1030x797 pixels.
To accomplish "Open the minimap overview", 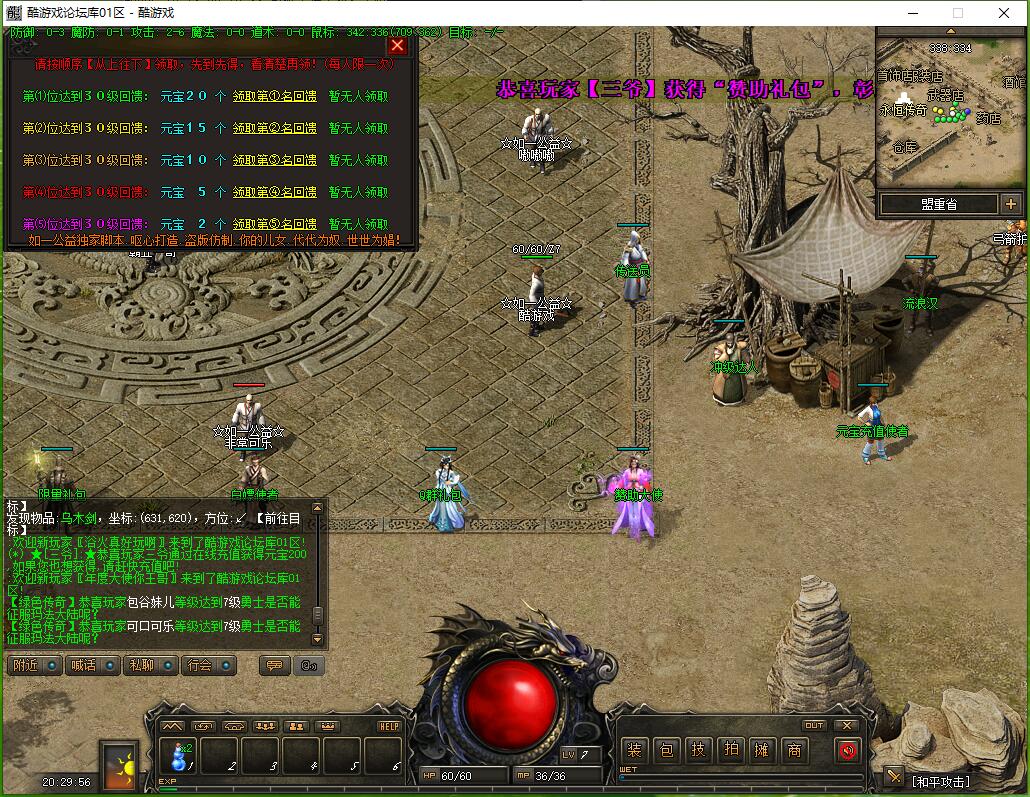I will click(x=948, y=108).
